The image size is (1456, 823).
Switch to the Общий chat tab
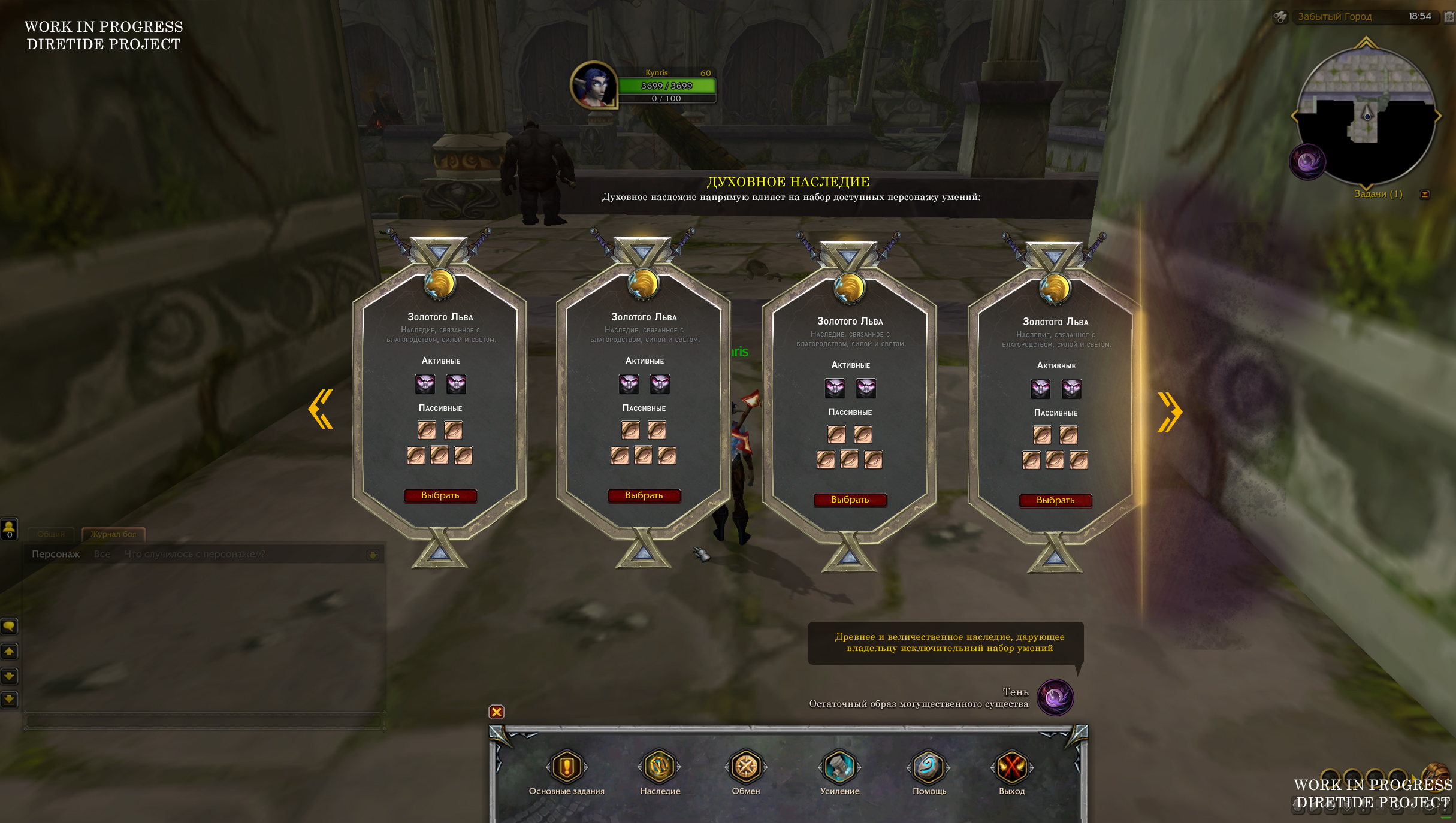click(51, 534)
